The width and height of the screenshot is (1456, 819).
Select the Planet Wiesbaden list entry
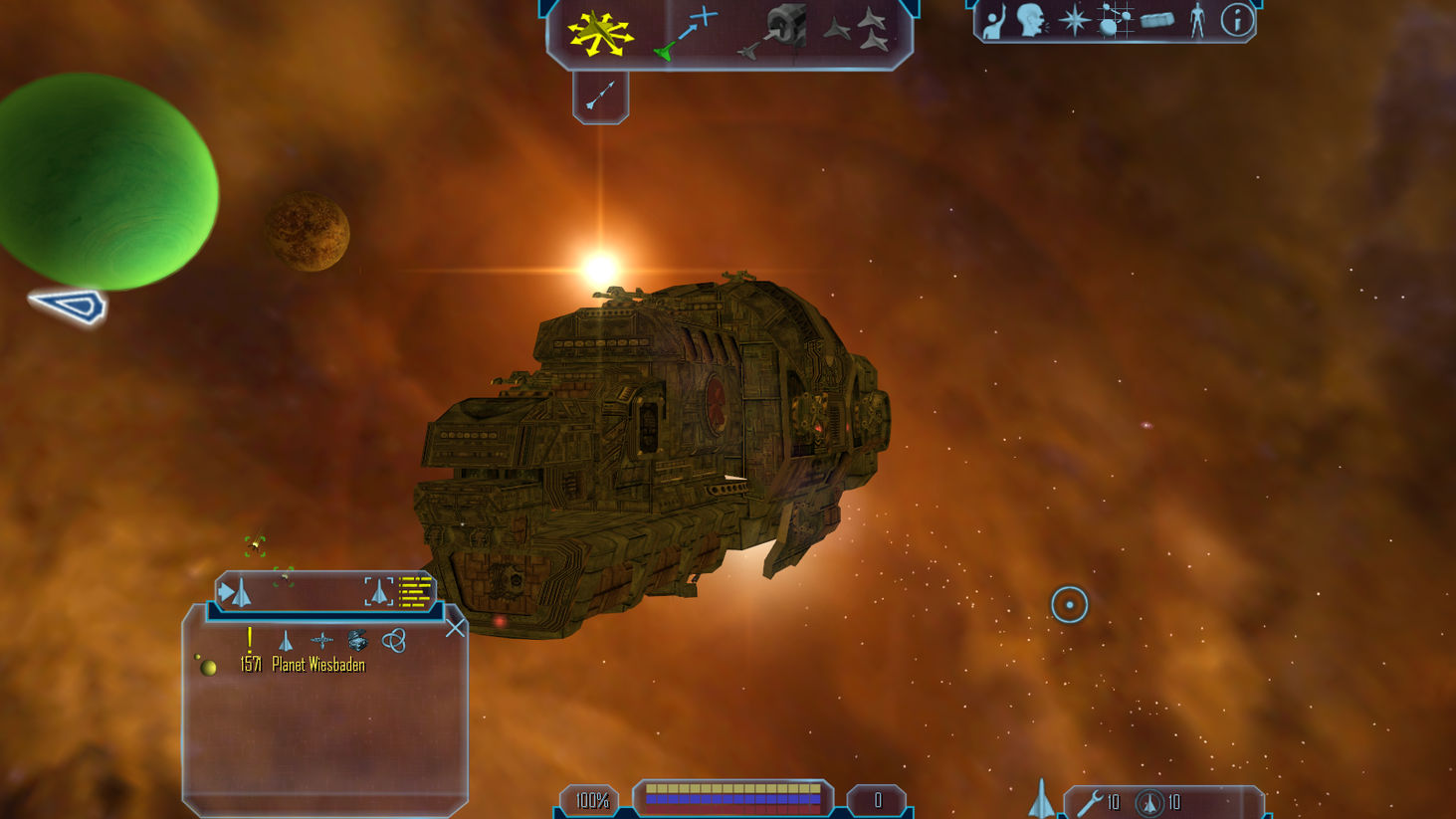[317, 665]
